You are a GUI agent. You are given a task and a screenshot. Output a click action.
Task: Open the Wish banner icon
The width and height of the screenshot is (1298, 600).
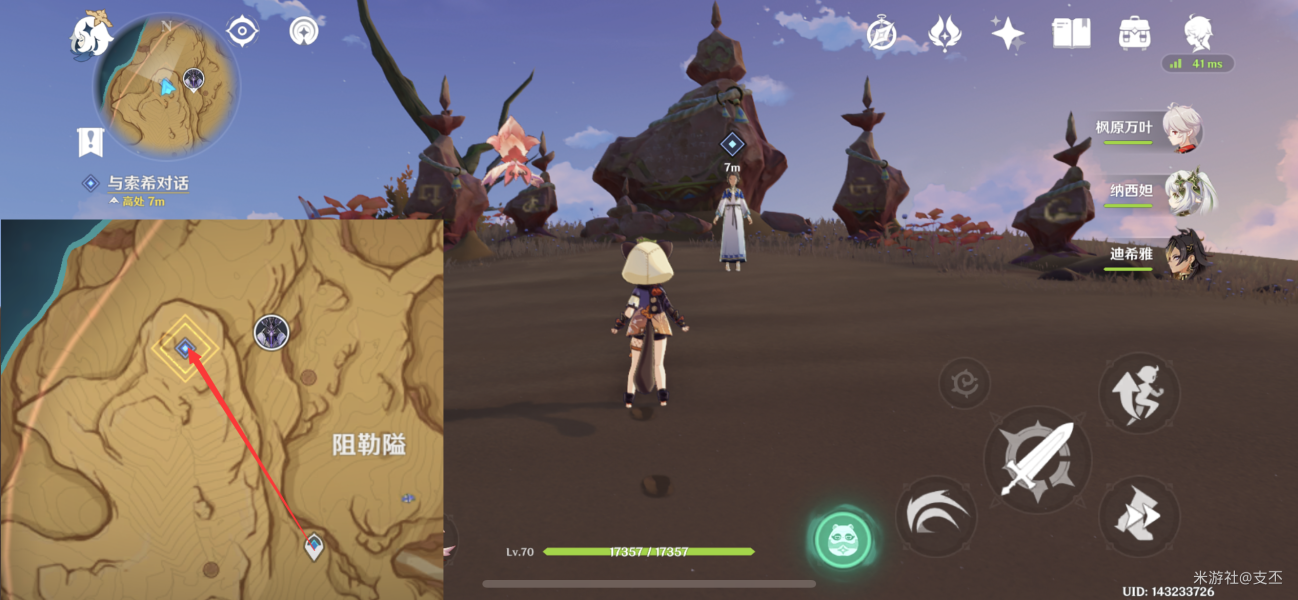coord(944,34)
